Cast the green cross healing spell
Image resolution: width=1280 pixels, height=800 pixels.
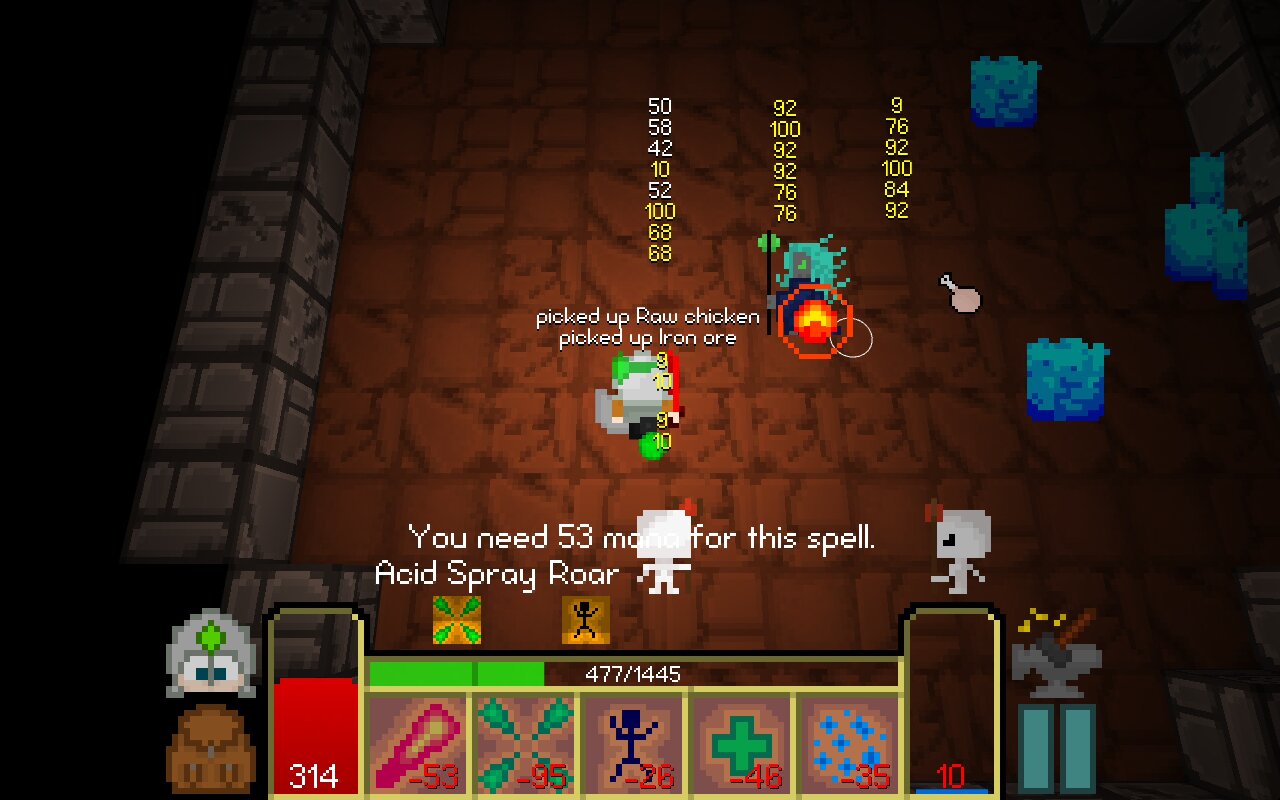pyautogui.click(x=742, y=744)
